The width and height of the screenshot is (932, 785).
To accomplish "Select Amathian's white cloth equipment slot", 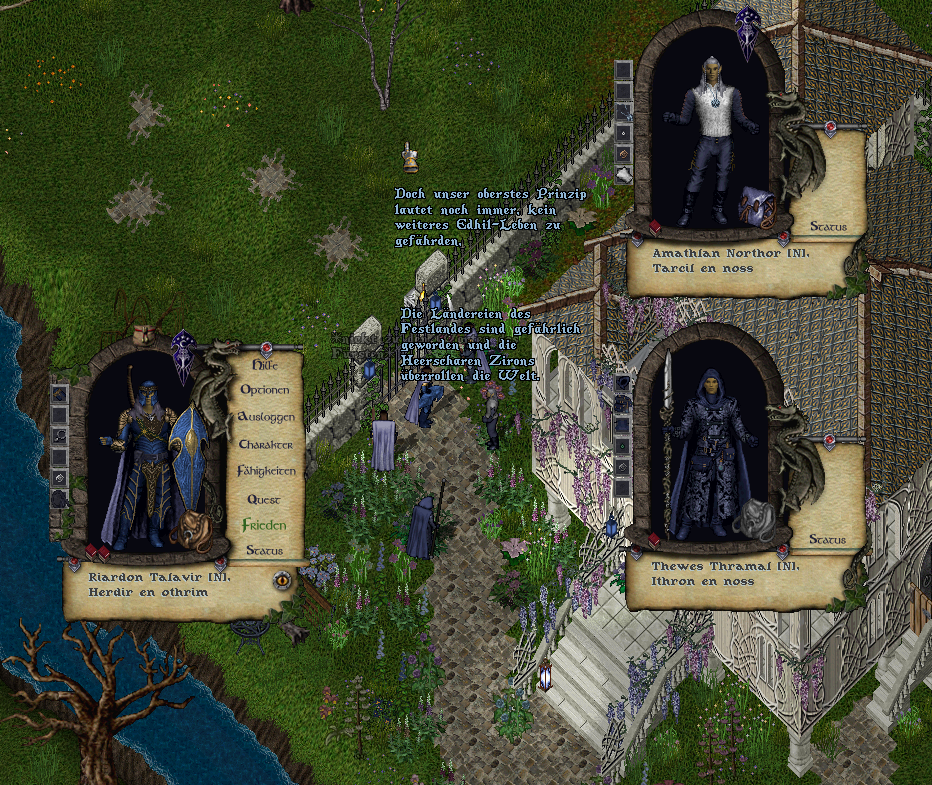I will click(624, 175).
